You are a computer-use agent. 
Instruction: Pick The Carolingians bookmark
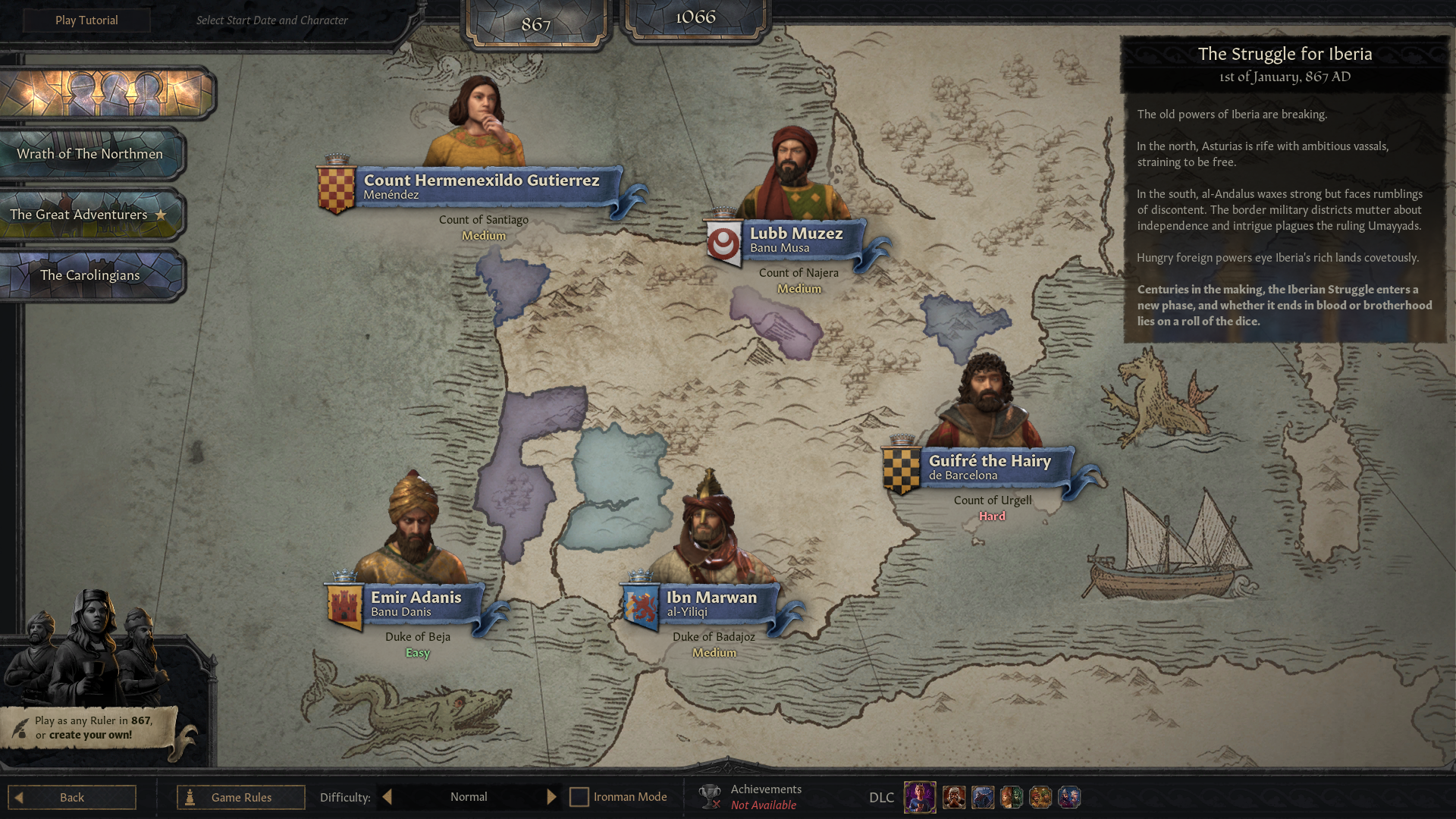point(90,275)
